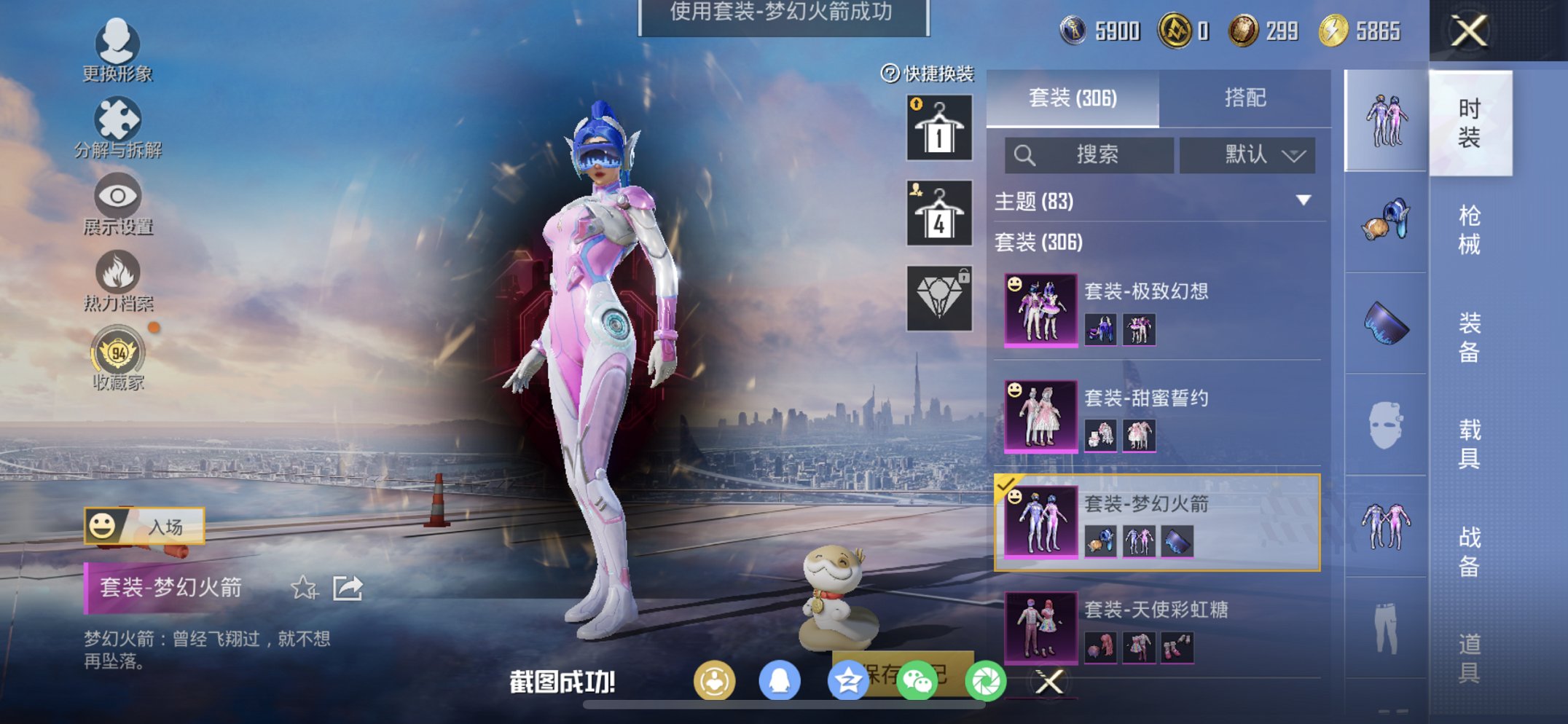The image size is (1568, 724).
Task: Open the 更换形象 avatar change panel
Action: click(119, 51)
